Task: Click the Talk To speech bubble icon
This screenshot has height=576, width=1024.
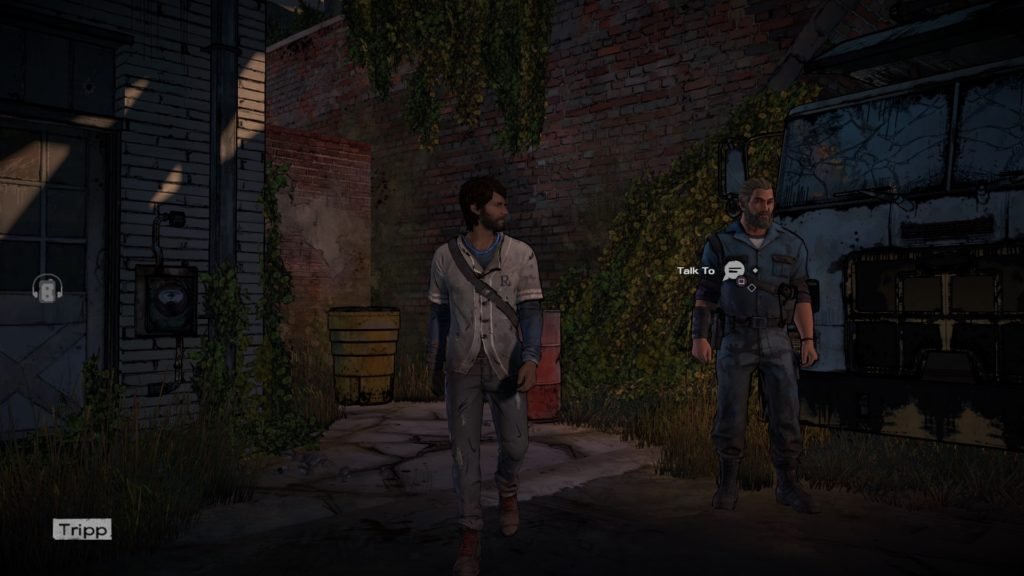Action: click(x=734, y=270)
